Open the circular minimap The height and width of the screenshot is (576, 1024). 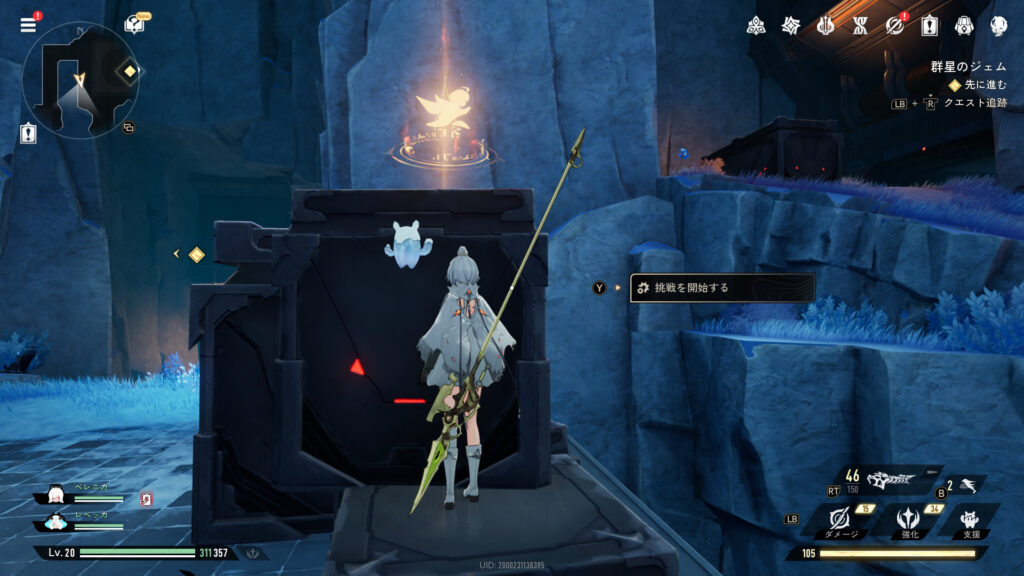point(80,80)
